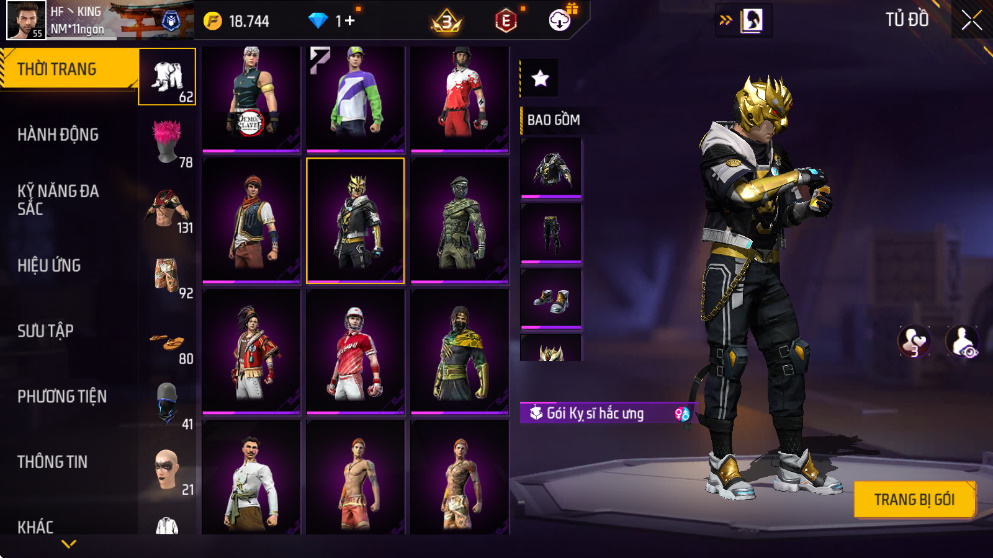This screenshot has width=993, height=558.
Task: Mark bundle as favorite with star icon
Action: 540,78
